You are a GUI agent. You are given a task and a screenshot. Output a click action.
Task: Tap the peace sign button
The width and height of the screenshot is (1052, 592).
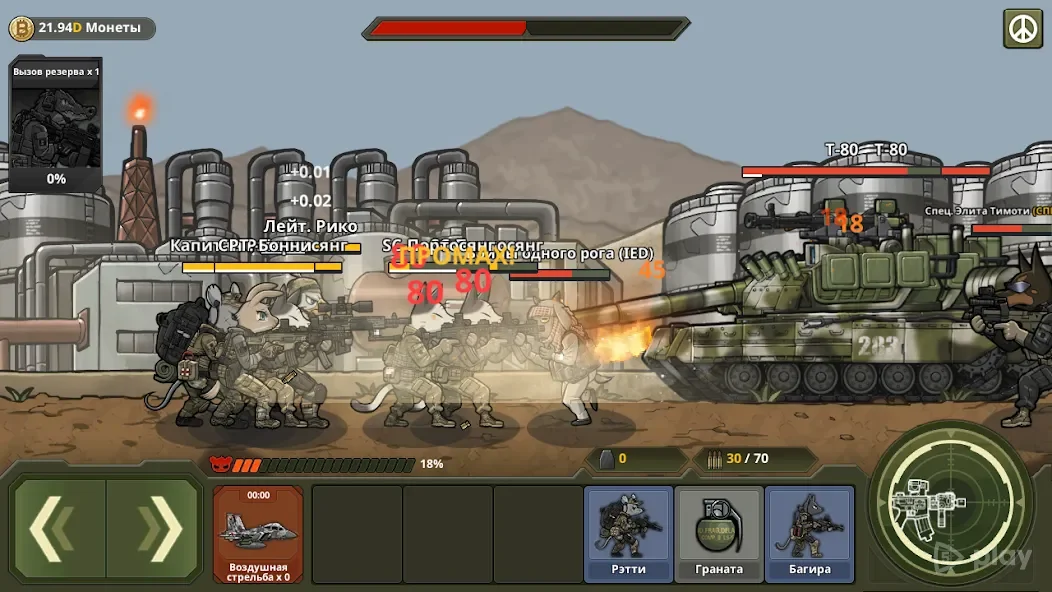click(x=1023, y=28)
